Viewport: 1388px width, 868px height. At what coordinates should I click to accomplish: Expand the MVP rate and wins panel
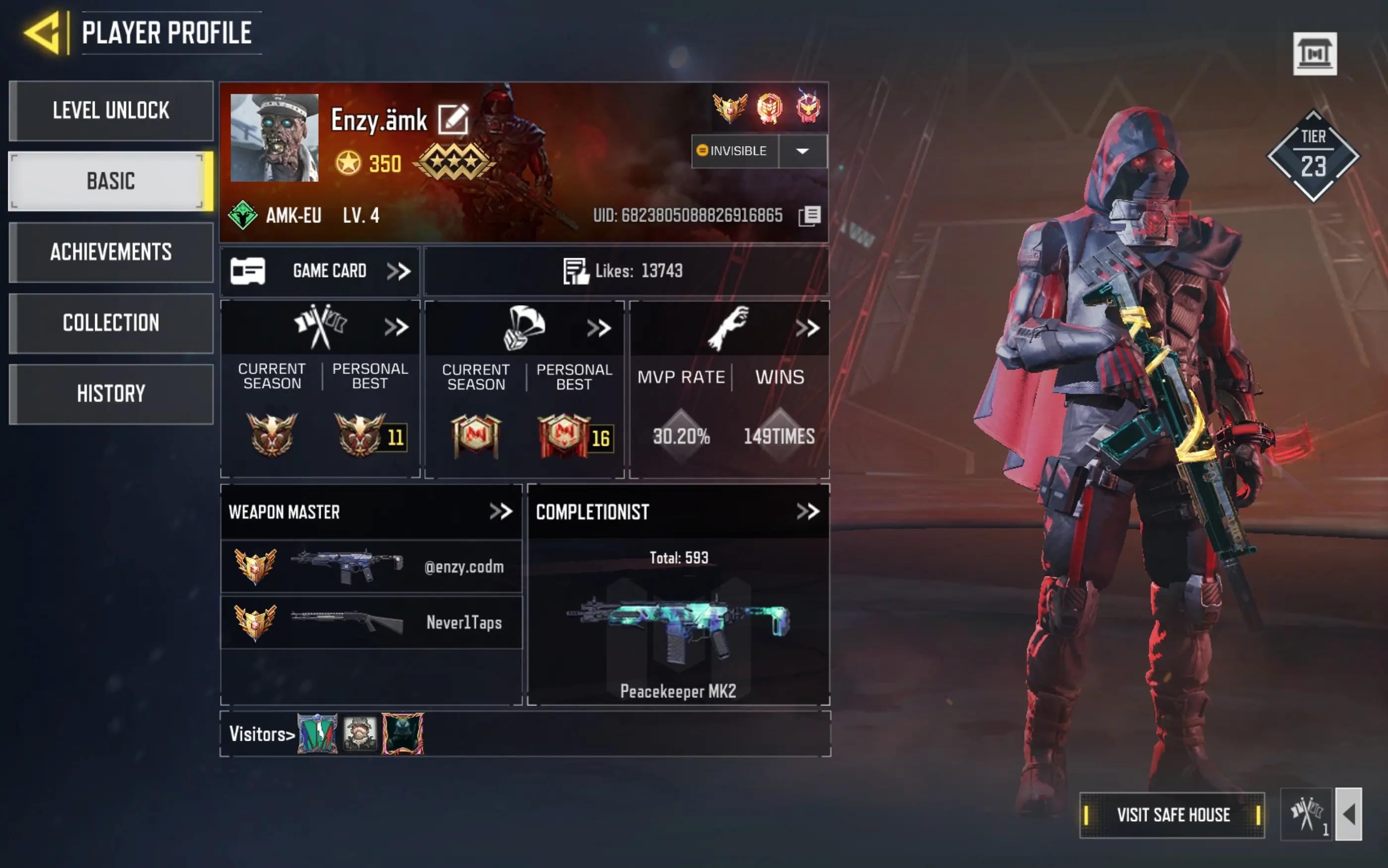point(807,328)
